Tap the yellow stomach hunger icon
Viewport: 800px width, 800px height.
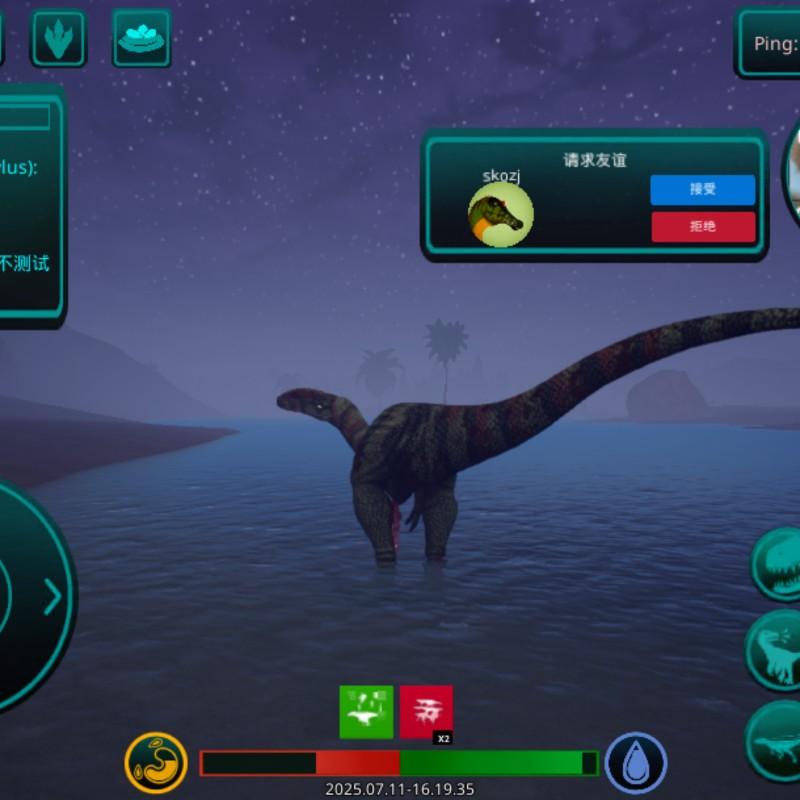tap(156, 764)
